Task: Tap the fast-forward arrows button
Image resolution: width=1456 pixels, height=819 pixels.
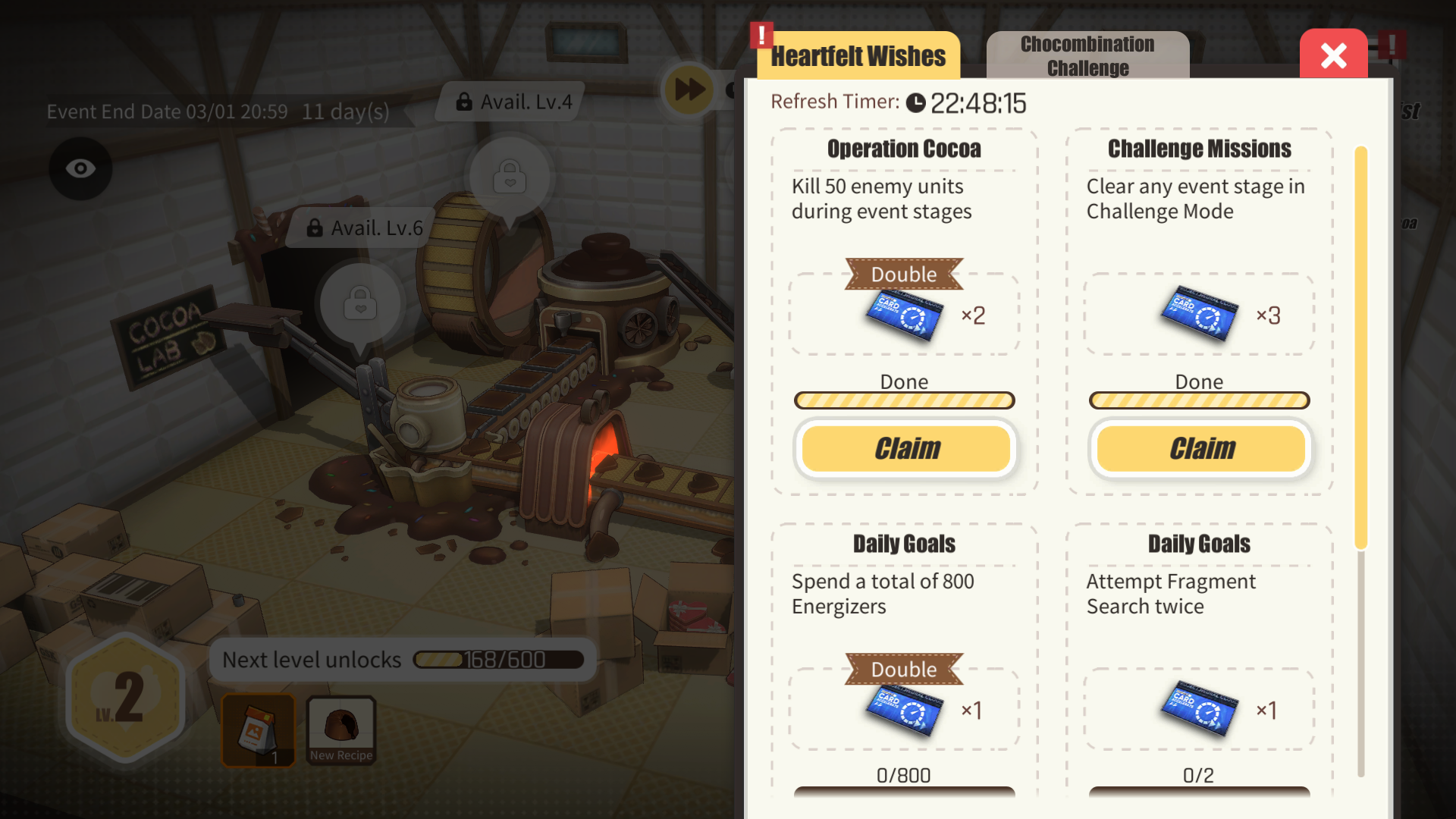Action: (689, 89)
